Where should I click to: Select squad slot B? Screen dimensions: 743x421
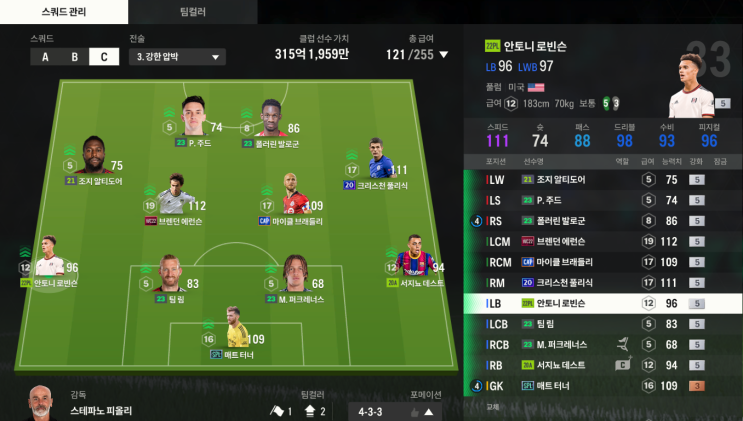pyautogui.click(x=74, y=57)
